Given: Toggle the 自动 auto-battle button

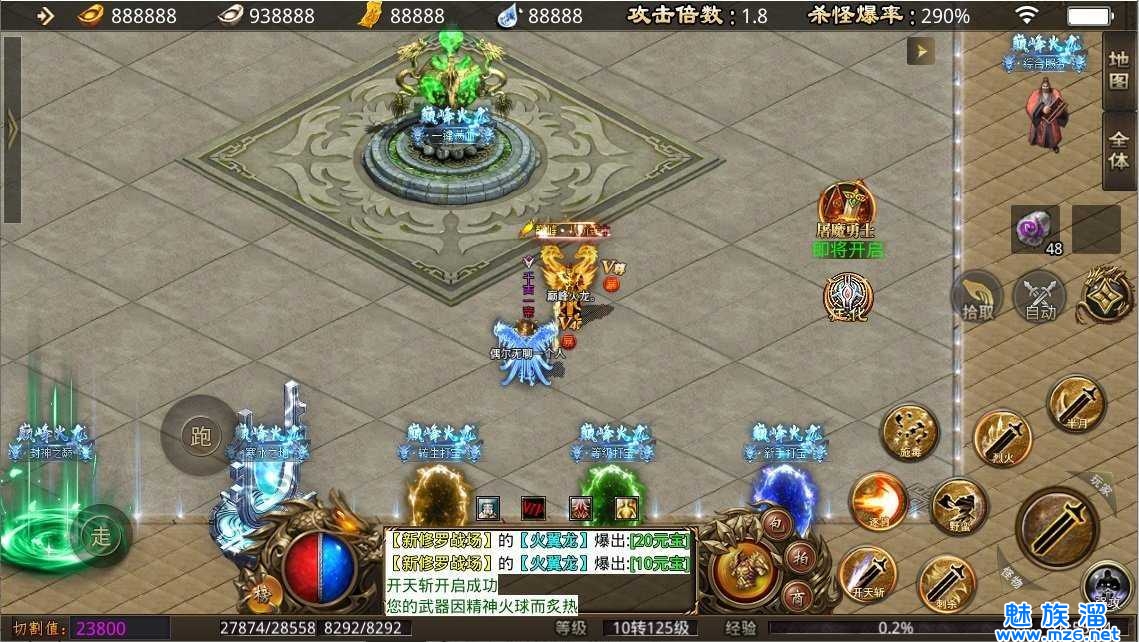Looking at the screenshot, I should click(1040, 297).
